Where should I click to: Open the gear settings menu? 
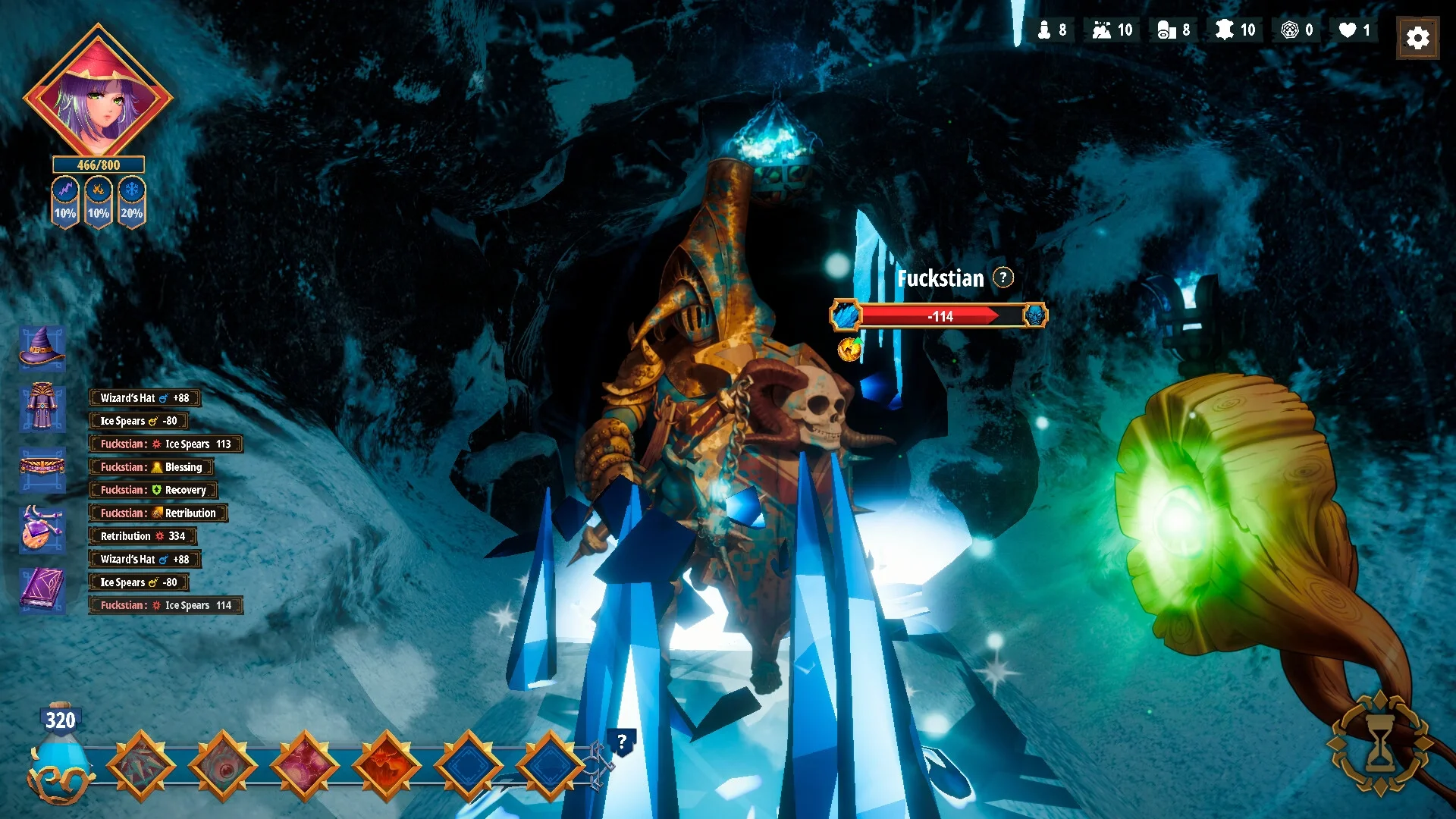point(1417,38)
